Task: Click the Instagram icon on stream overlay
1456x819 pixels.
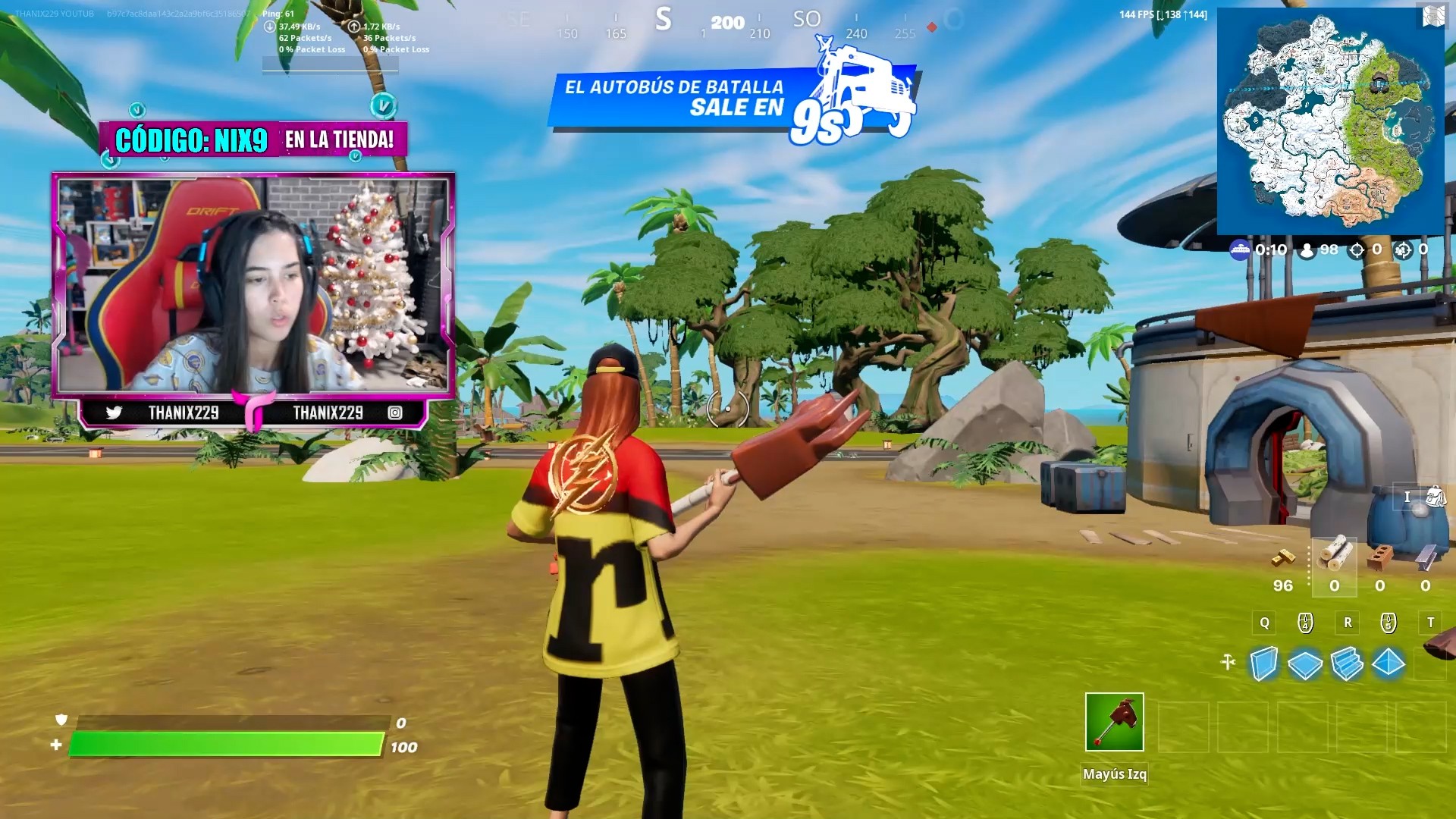Action: tap(395, 413)
